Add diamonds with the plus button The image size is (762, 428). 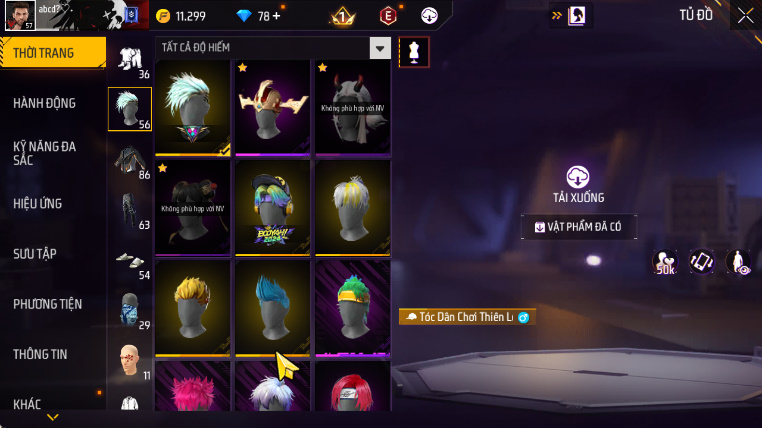coord(276,16)
